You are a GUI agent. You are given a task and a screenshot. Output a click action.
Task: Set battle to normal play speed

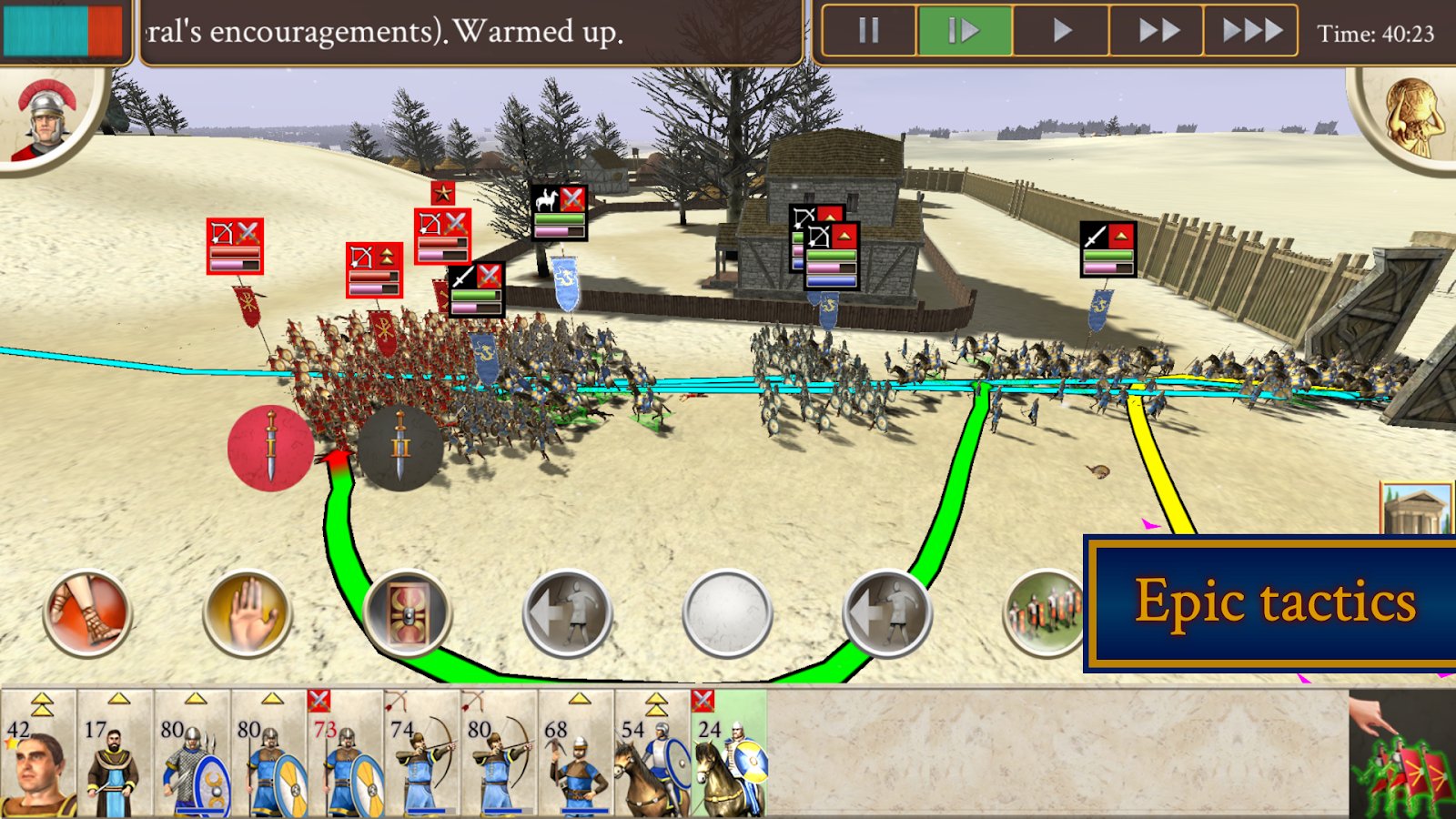(1061, 31)
